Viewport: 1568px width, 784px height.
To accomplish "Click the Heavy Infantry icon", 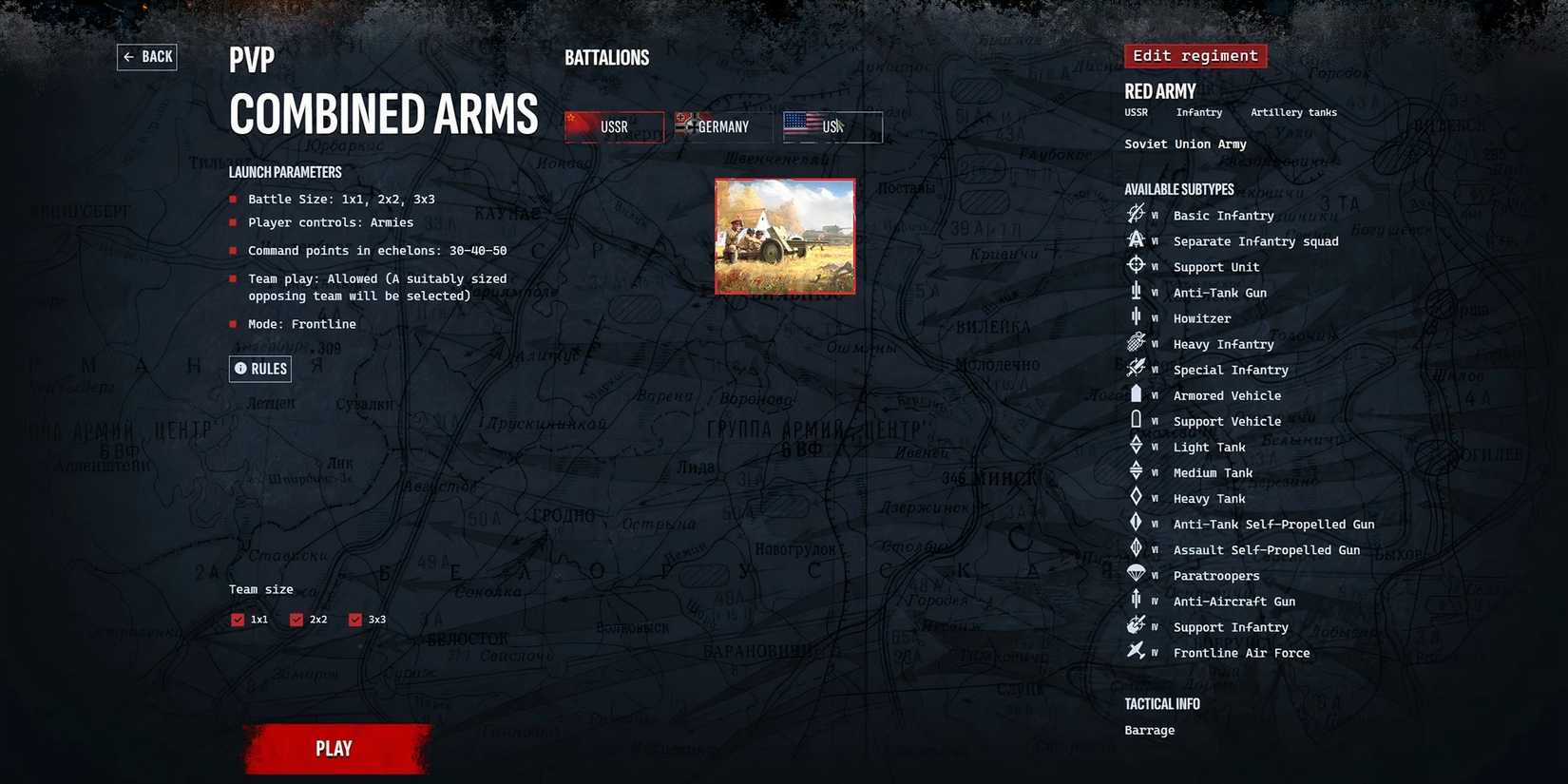I will tap(1137, 342).
